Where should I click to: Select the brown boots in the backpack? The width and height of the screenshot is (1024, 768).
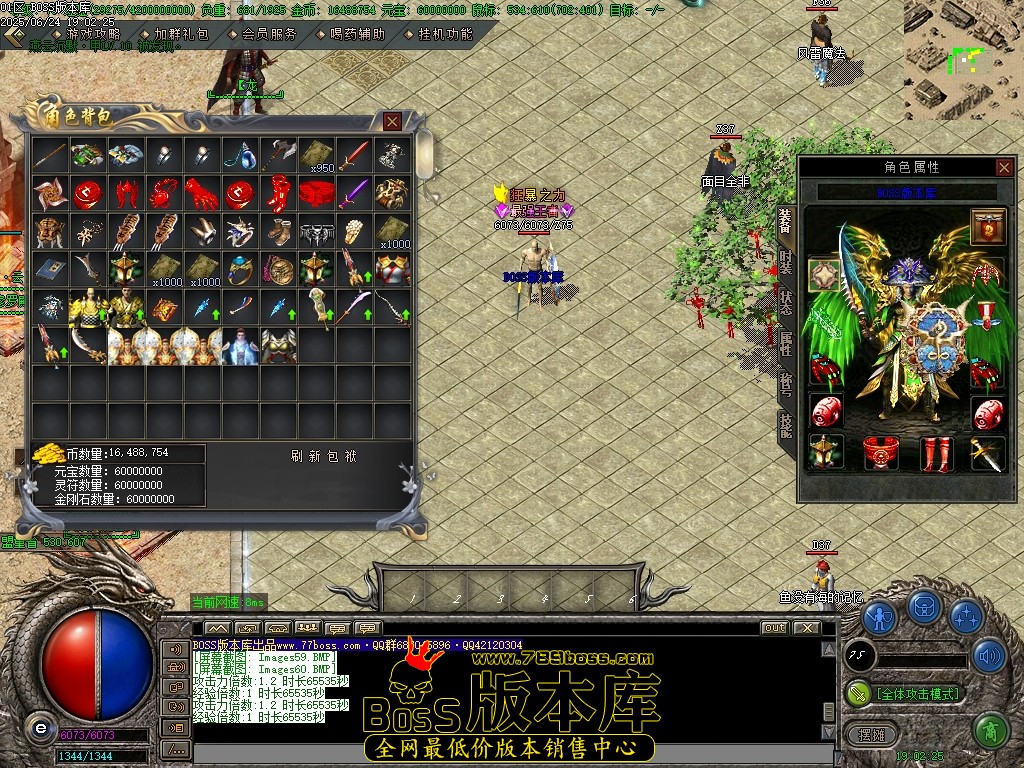click(278, 231)
